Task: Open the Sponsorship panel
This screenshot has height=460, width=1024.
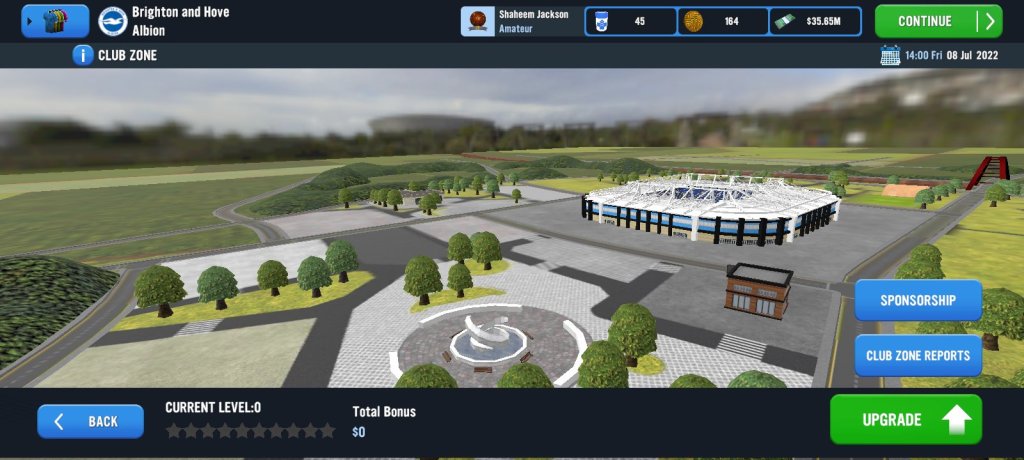Action: 917,300
